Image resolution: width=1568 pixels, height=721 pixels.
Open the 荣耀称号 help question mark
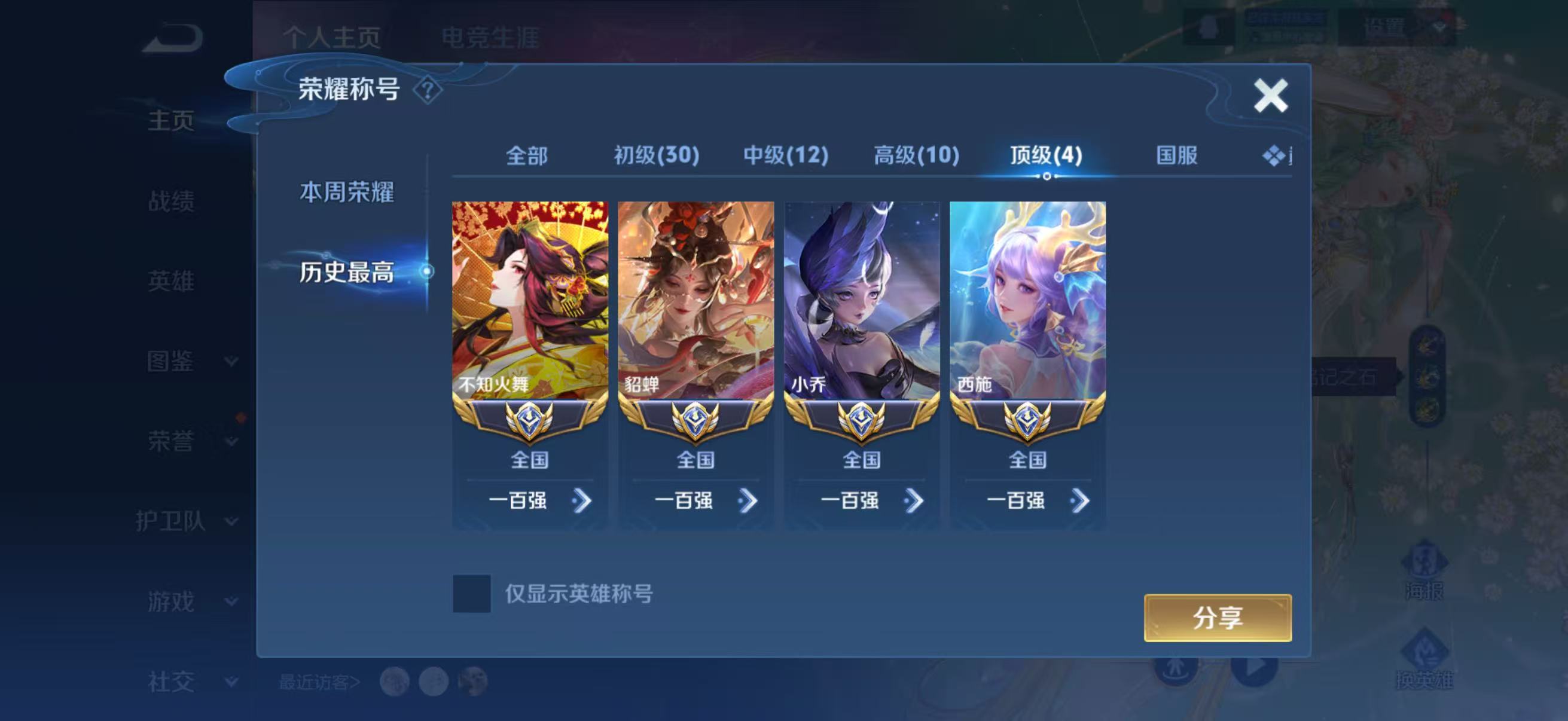428,89
